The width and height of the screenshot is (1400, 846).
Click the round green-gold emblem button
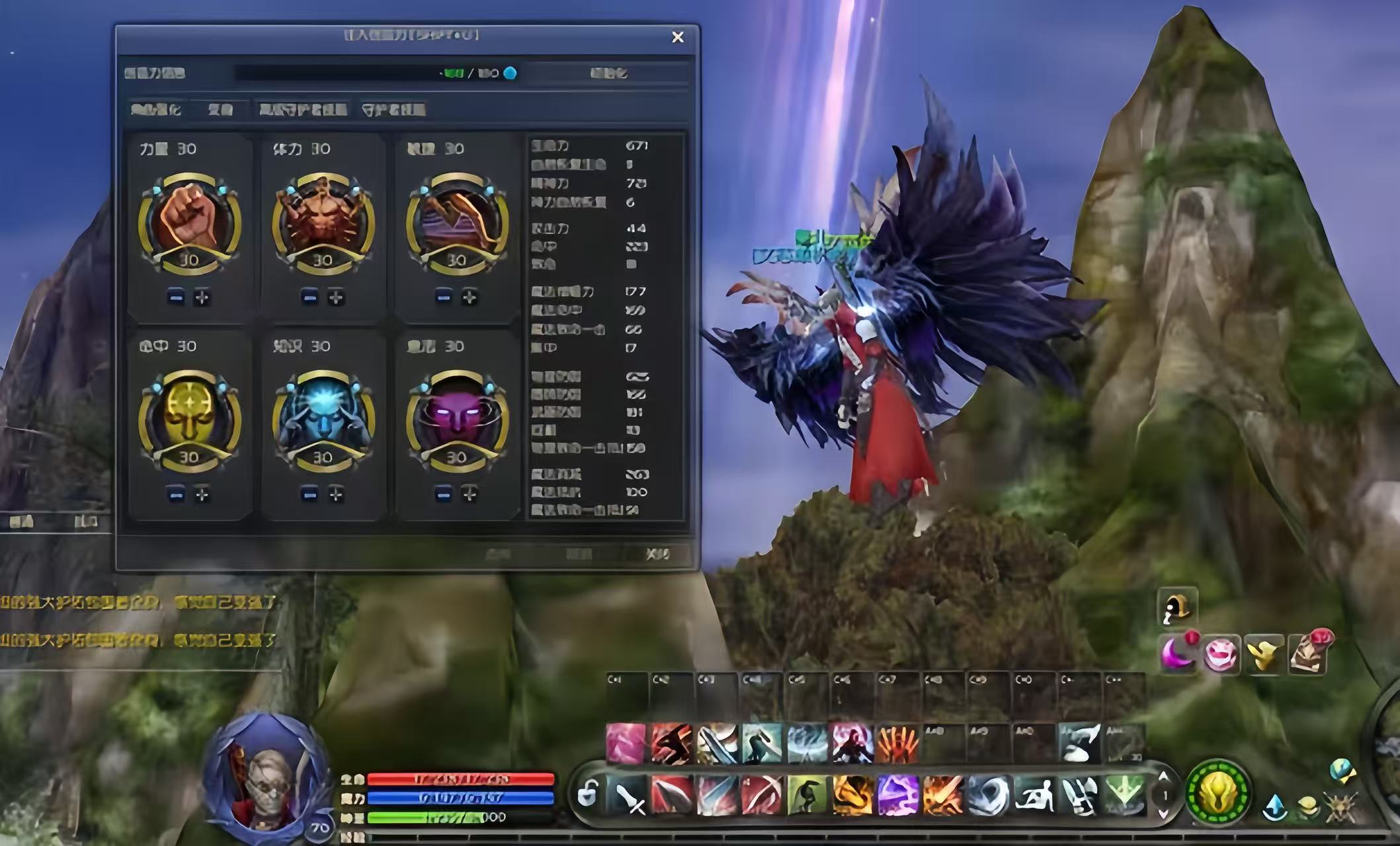point(1217,792)
